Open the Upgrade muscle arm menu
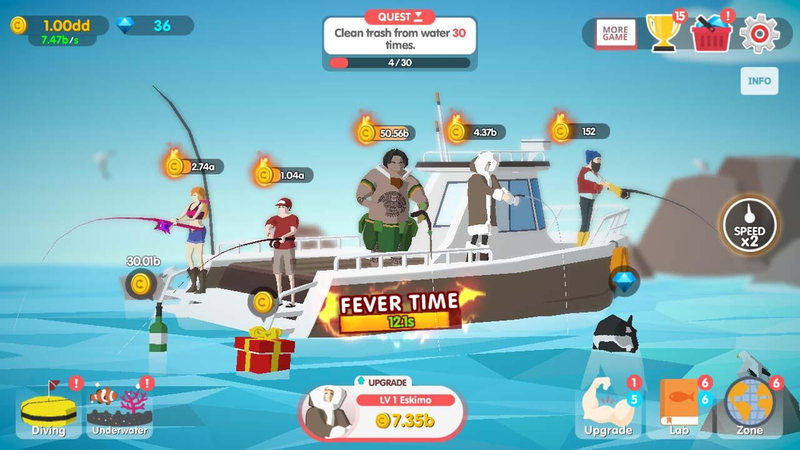Image resolution: width=800 pixels, height=450 pixels. (x=608, y=408)
